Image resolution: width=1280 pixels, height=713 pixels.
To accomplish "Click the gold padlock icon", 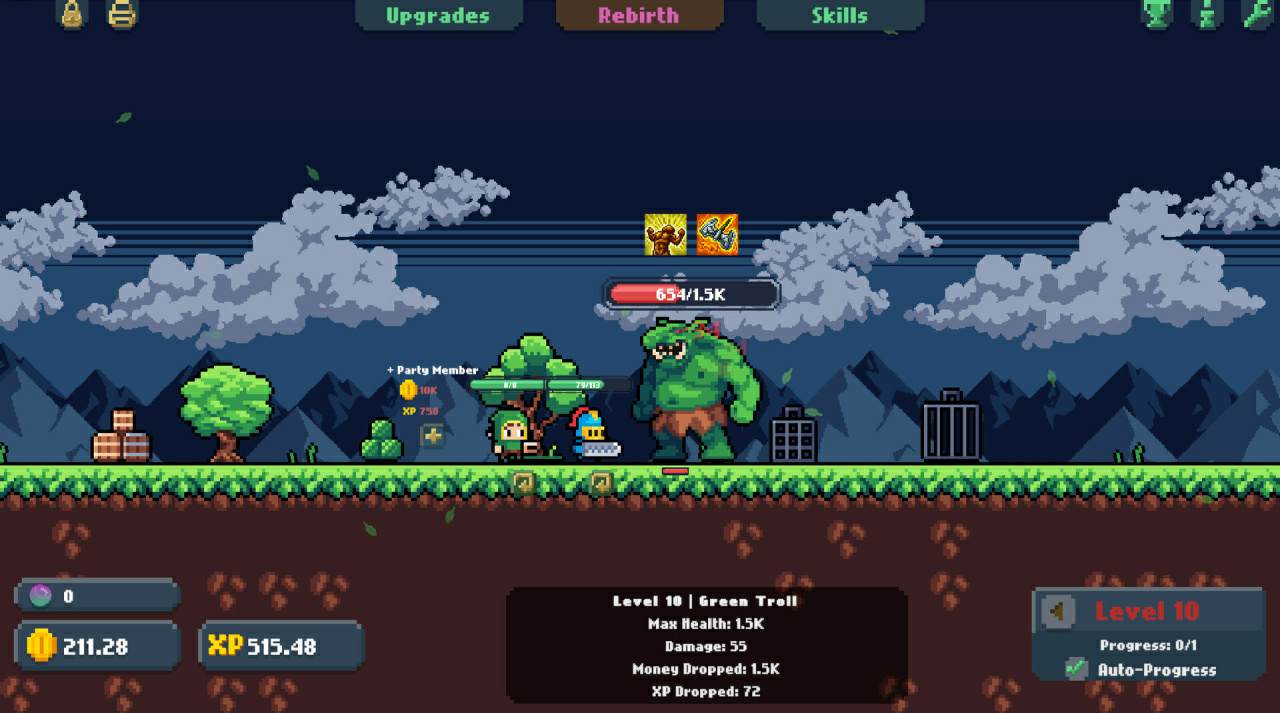I will click(72, 13).
